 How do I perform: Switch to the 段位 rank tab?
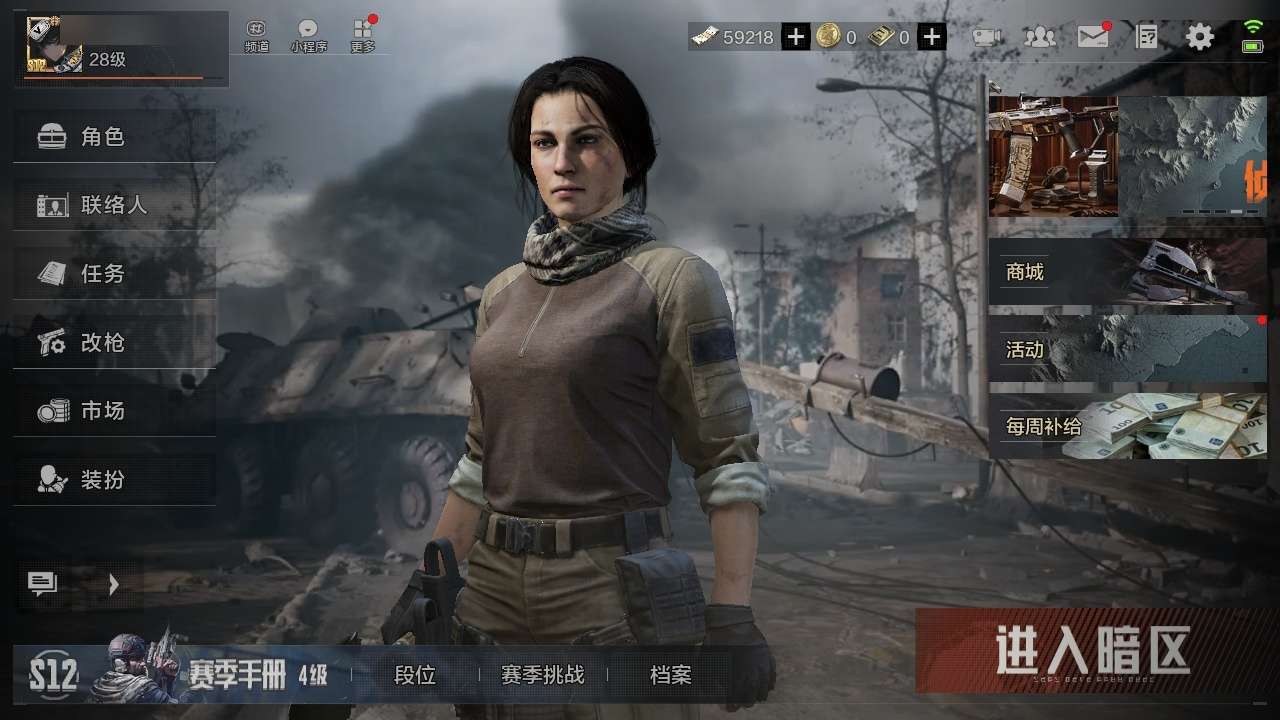tap(415, 676)
